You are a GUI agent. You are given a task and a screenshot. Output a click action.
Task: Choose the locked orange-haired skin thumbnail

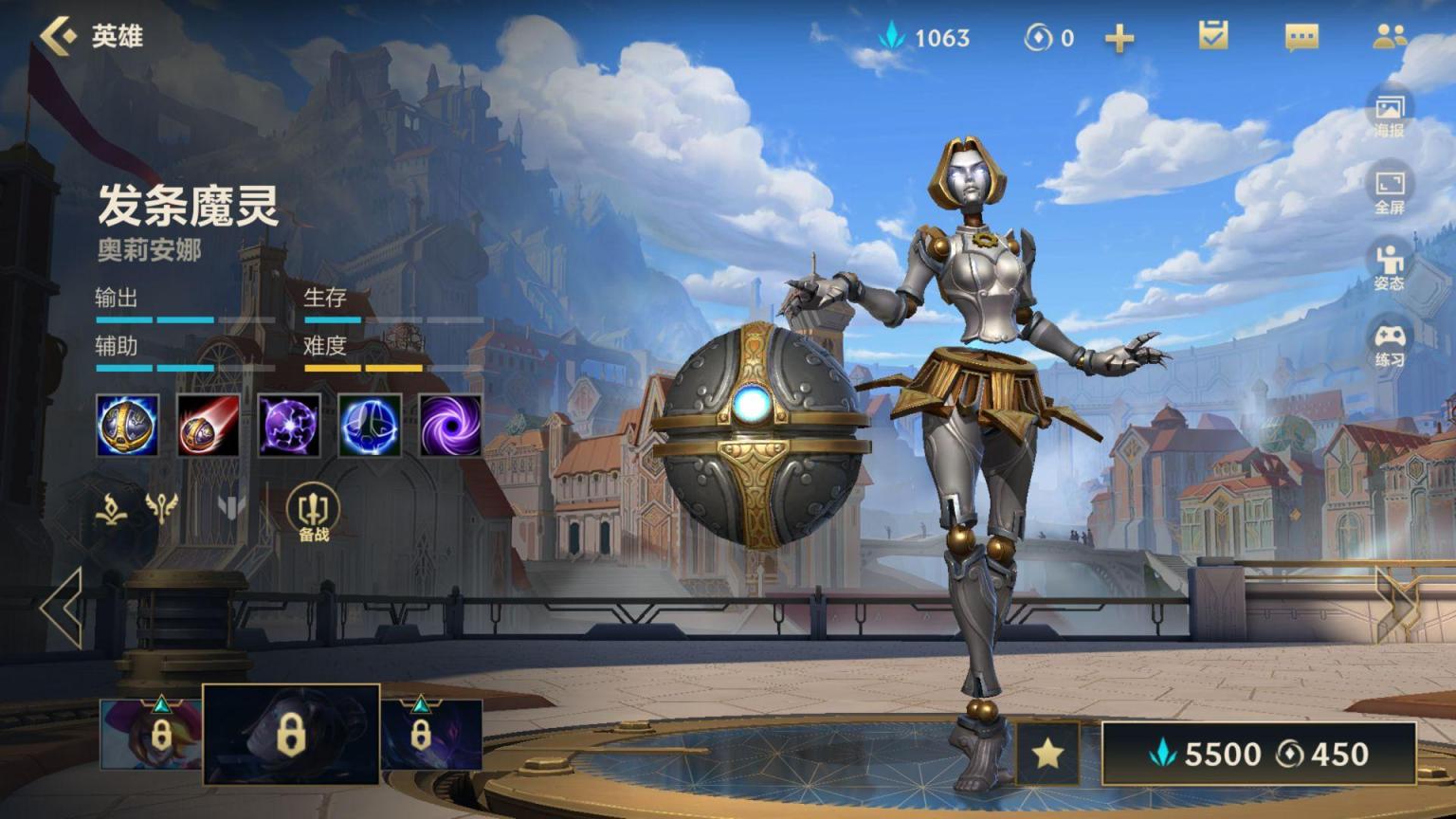pyautogui.click(x=150, y=734)
